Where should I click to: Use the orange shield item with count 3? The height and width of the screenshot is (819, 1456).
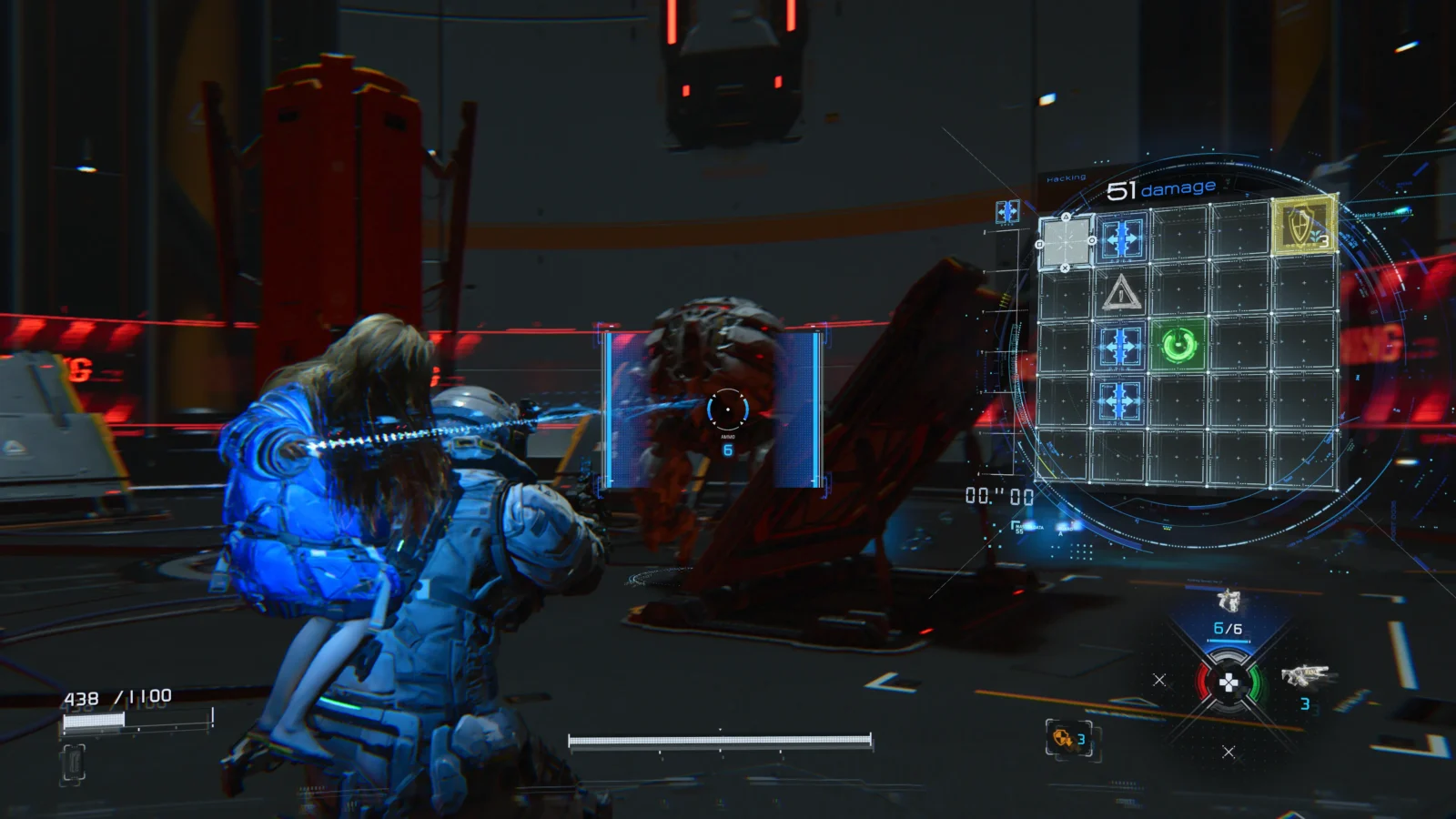pos(1063,738)
